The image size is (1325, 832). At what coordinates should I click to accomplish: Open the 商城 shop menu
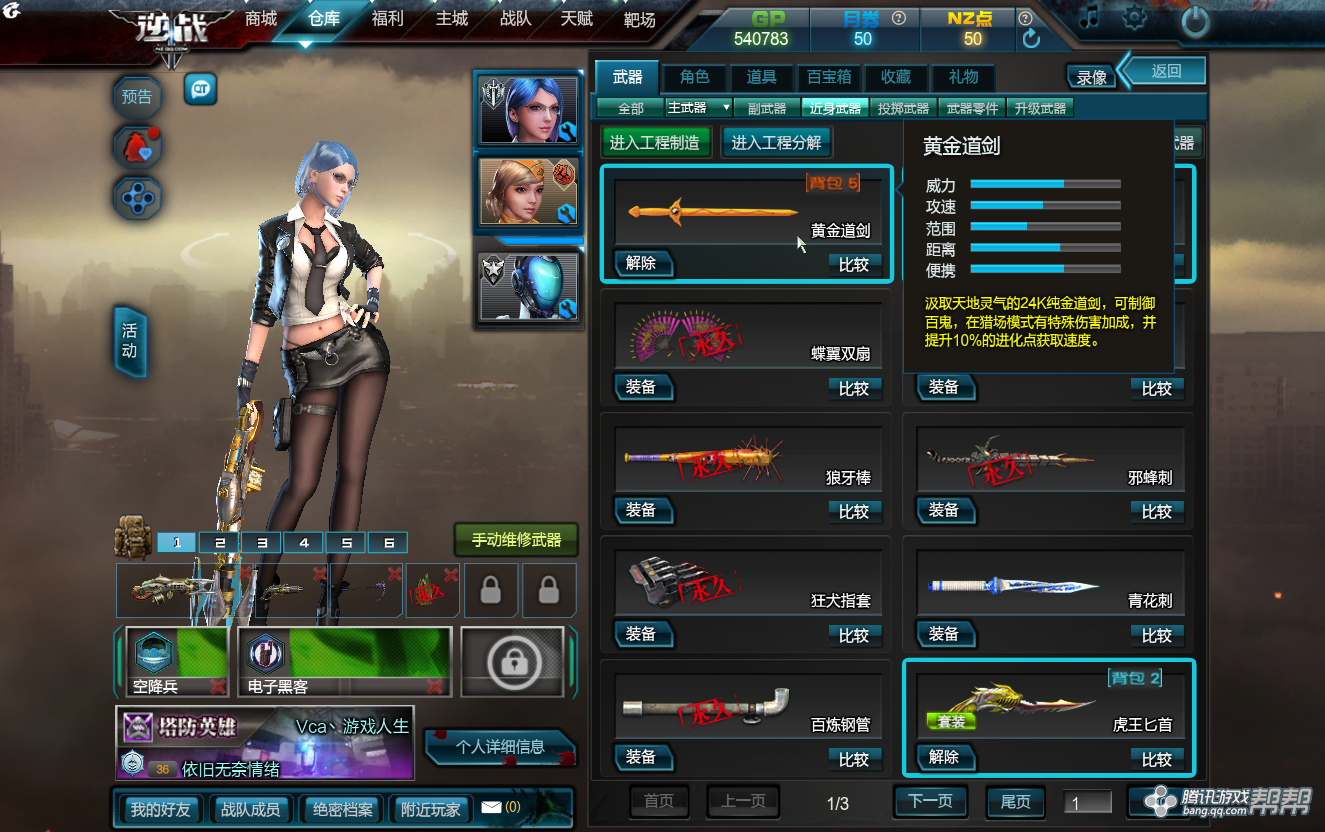coord(261,19)
